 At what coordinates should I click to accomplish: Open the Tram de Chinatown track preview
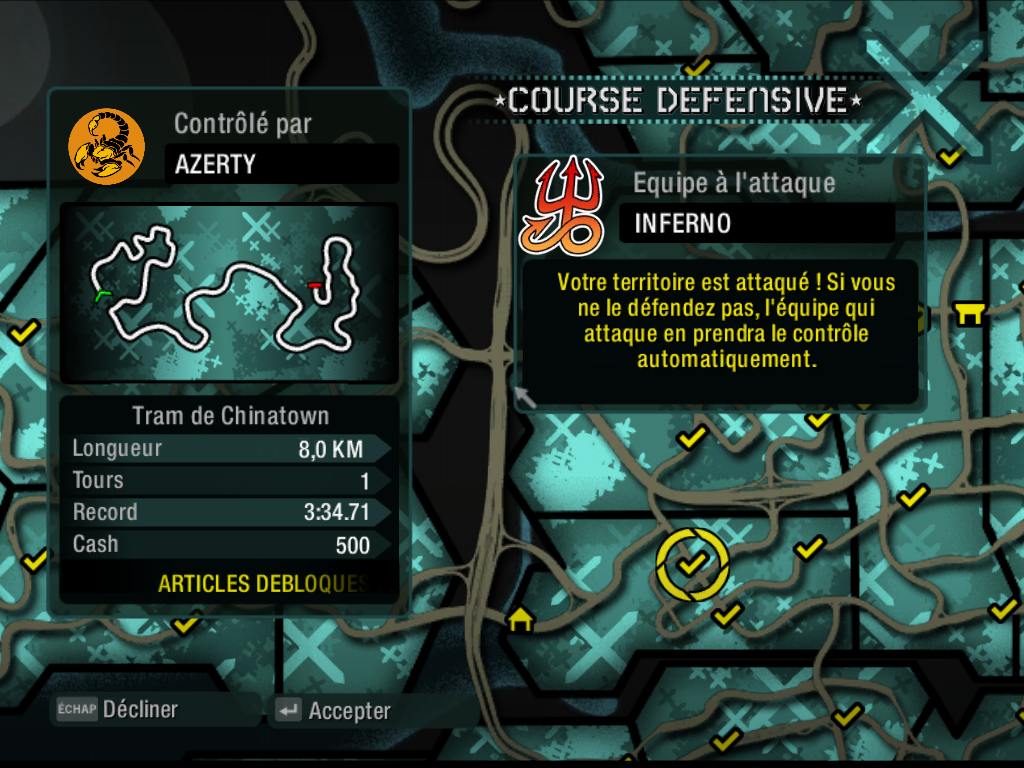click(230, 292)
